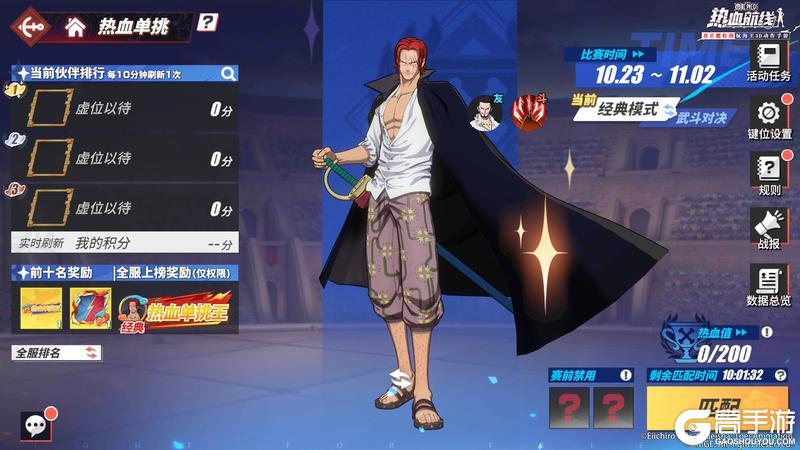
Task: Show info for 赛前禁用 pre-match bans
Action: (625, 375)
